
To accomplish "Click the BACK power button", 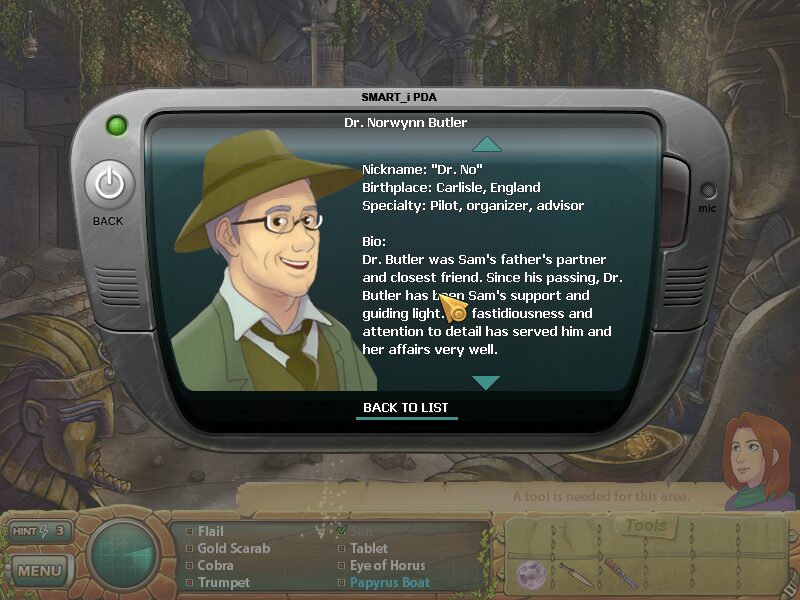I will (x=109, y=185).
